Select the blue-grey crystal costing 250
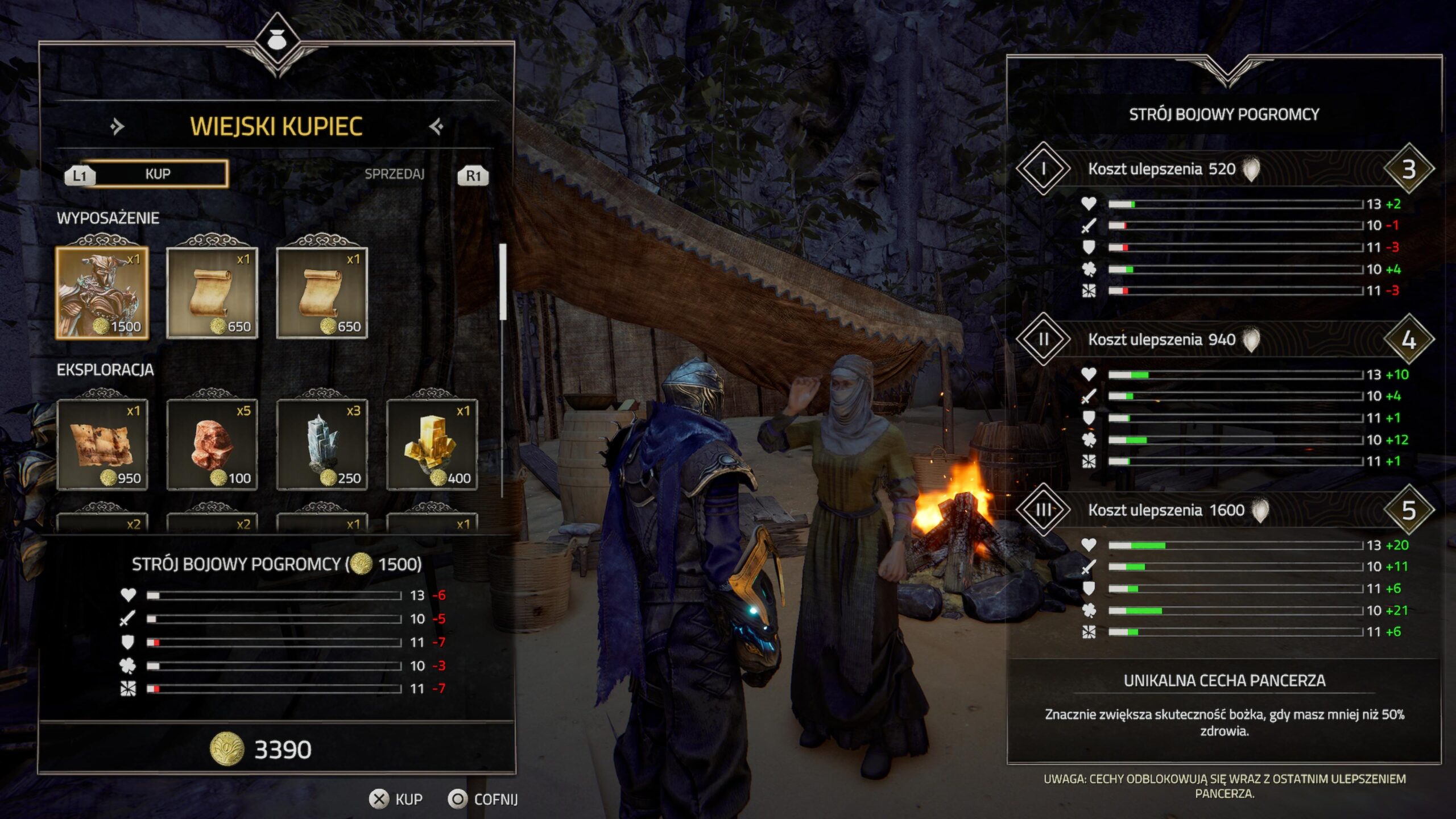Image resolution: width=1456 pixels, height=819 pixels. [x=322, y=445]
